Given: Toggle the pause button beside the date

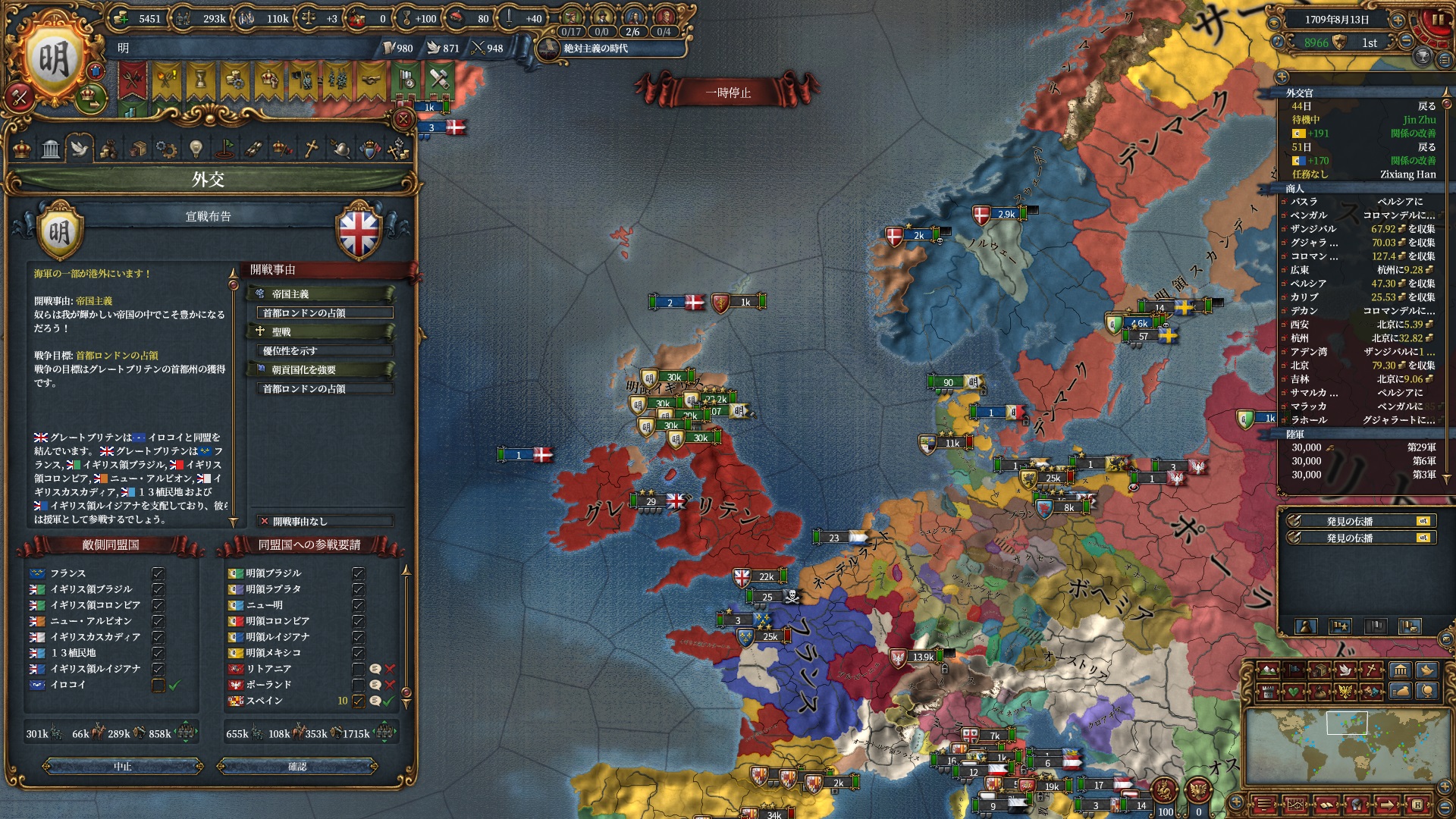Looking at the screenshot, I should click(1437, 20).
